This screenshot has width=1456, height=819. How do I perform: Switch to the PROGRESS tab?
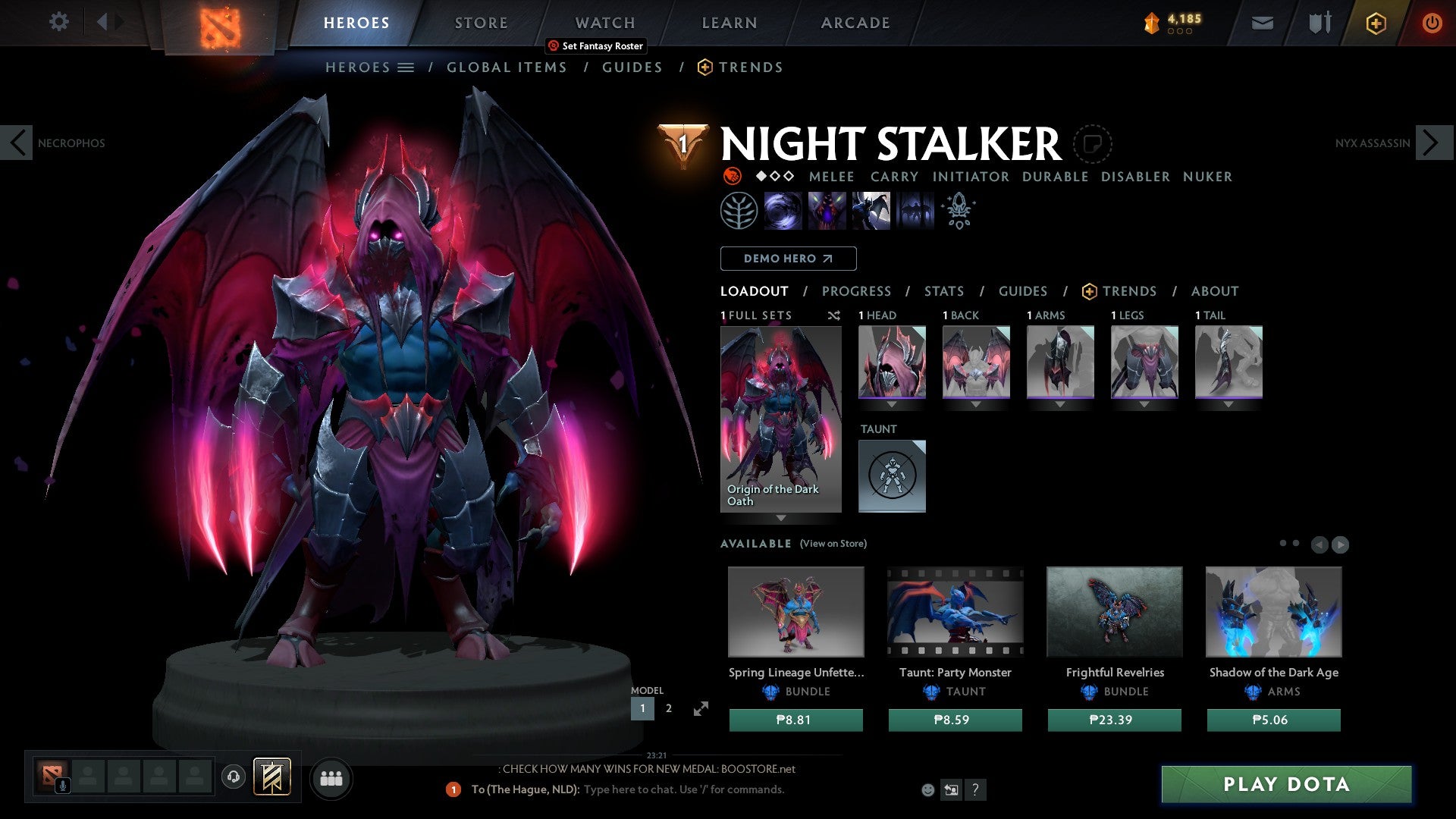click(857, 290)
